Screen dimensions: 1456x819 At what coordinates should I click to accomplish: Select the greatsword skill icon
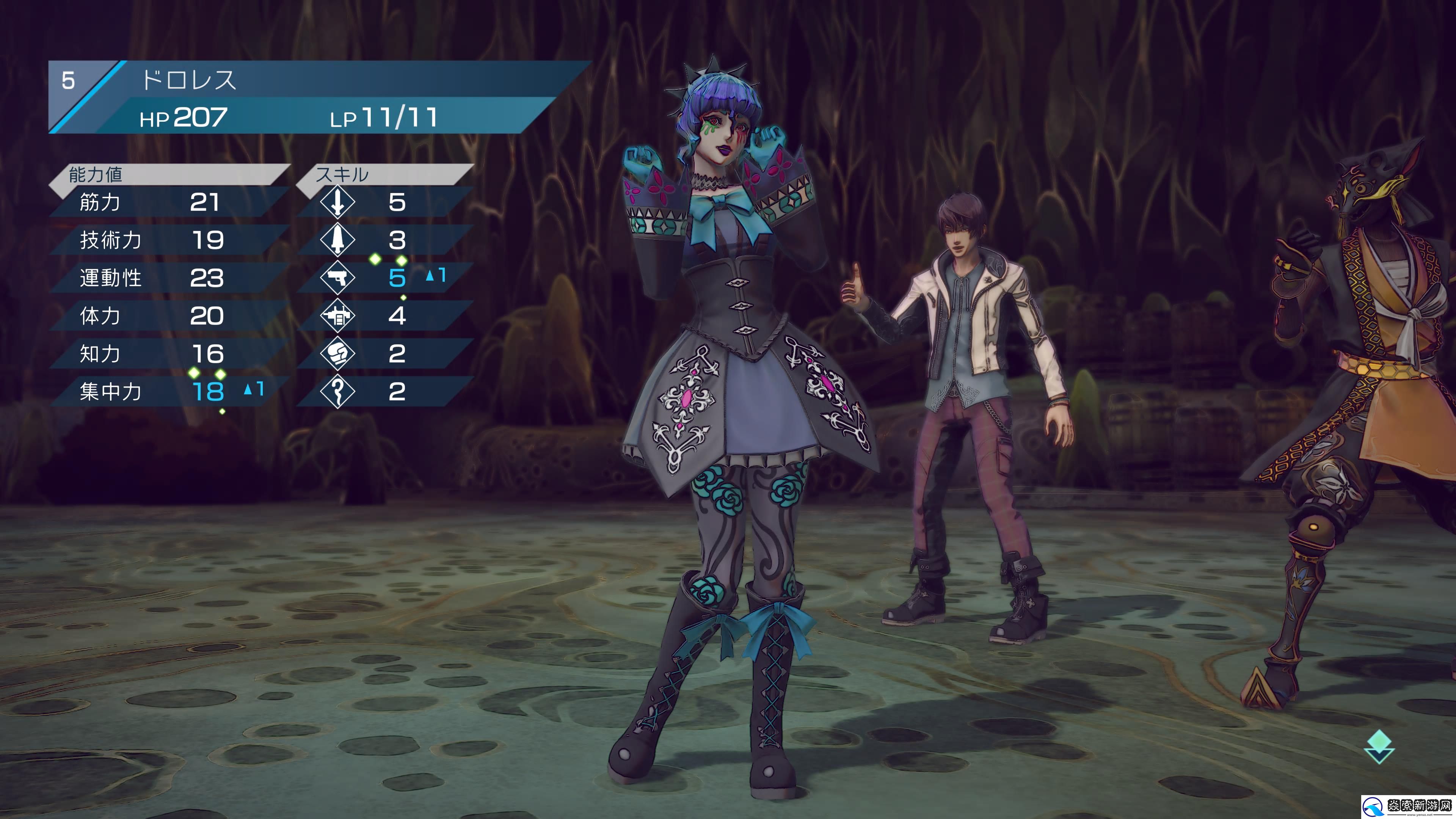click(337, 240)
